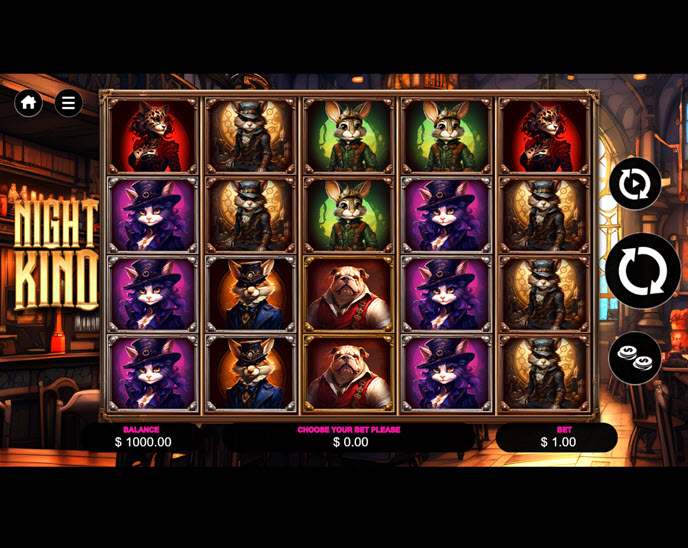The image size is (688, 548).
Task: Open the hamburger menu
Action: [x=68, y=102]
